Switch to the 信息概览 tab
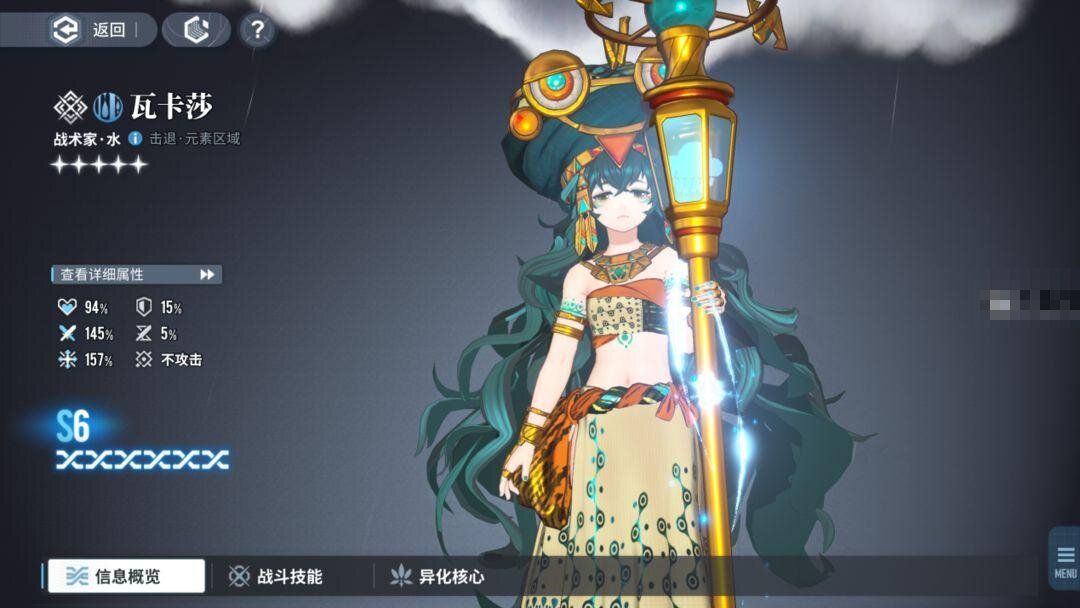 click(x=126, y=576)
